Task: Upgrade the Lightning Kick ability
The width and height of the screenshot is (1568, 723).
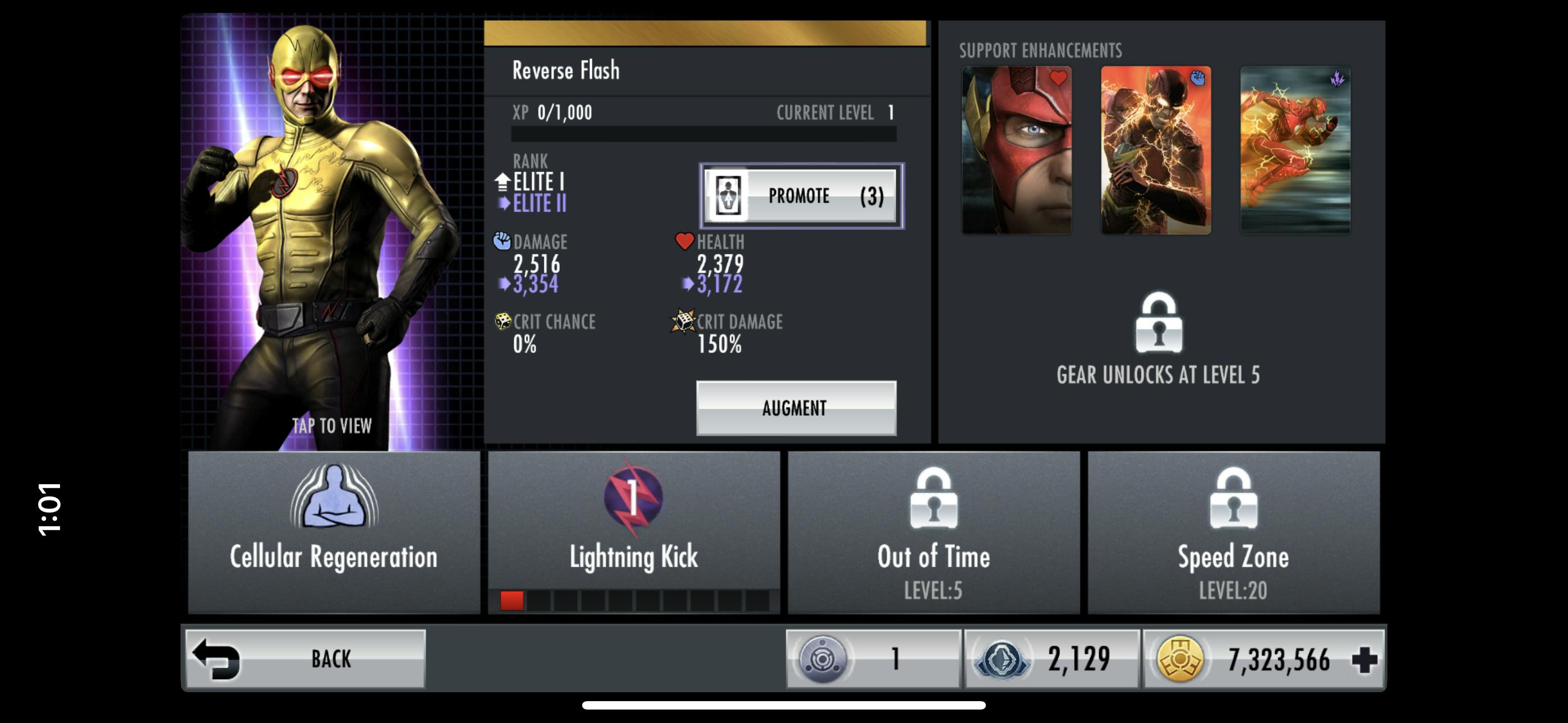Action: [633, 531]
